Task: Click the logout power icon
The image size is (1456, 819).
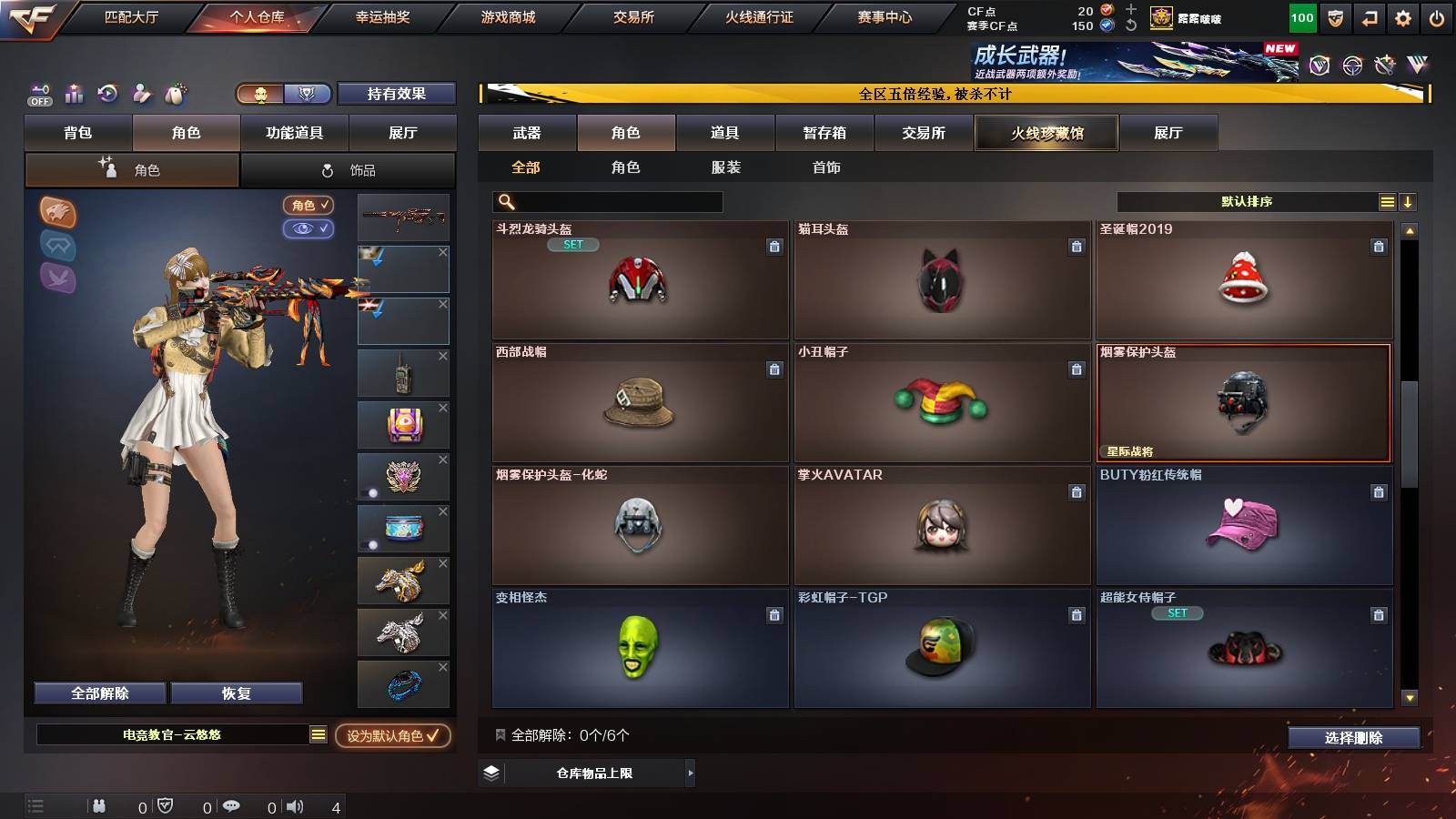Action: (1438, 15)
